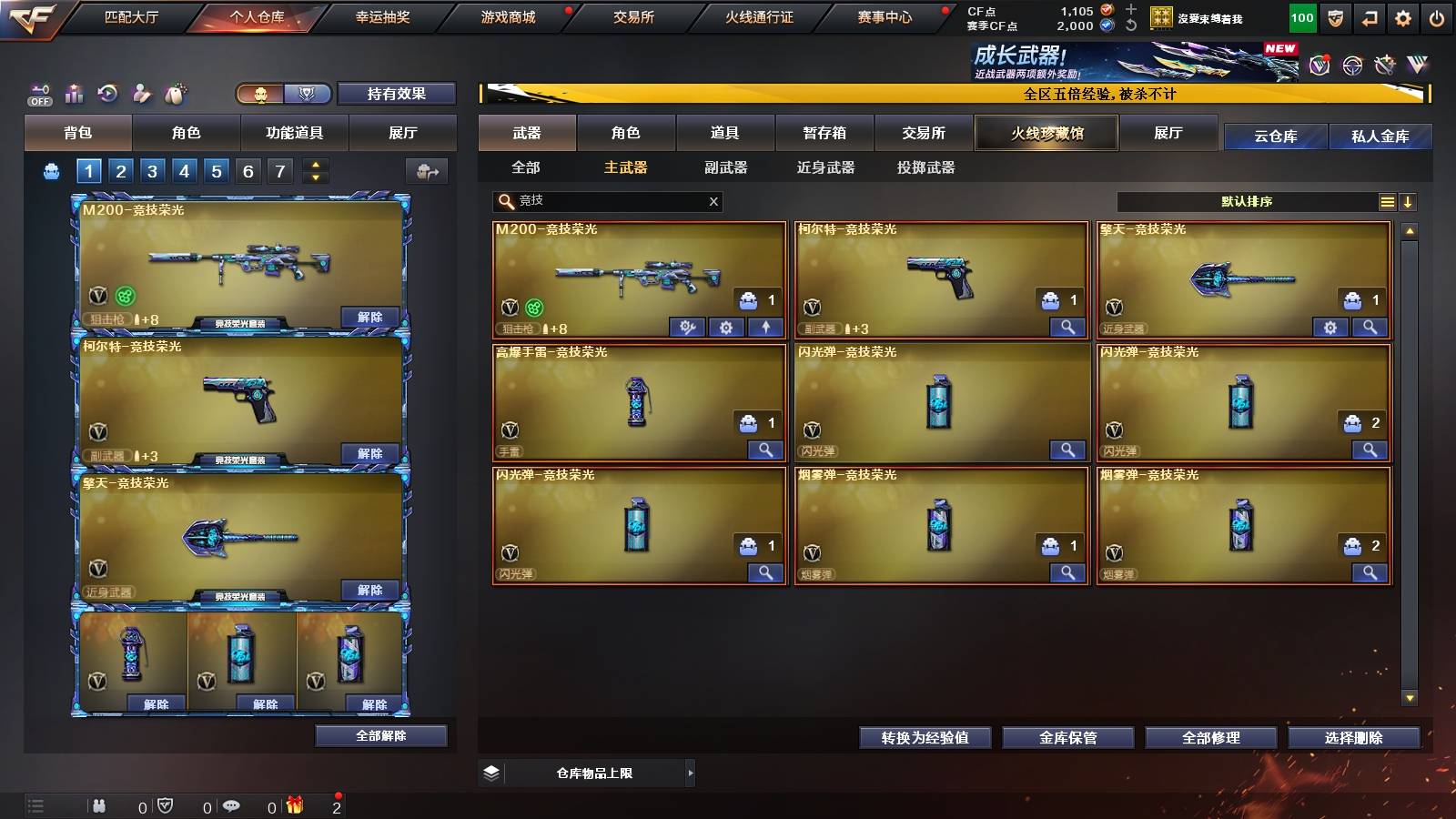Click the power/logout icon at top right
This screenshot has height=819, width=1456.
[1435, 18]
